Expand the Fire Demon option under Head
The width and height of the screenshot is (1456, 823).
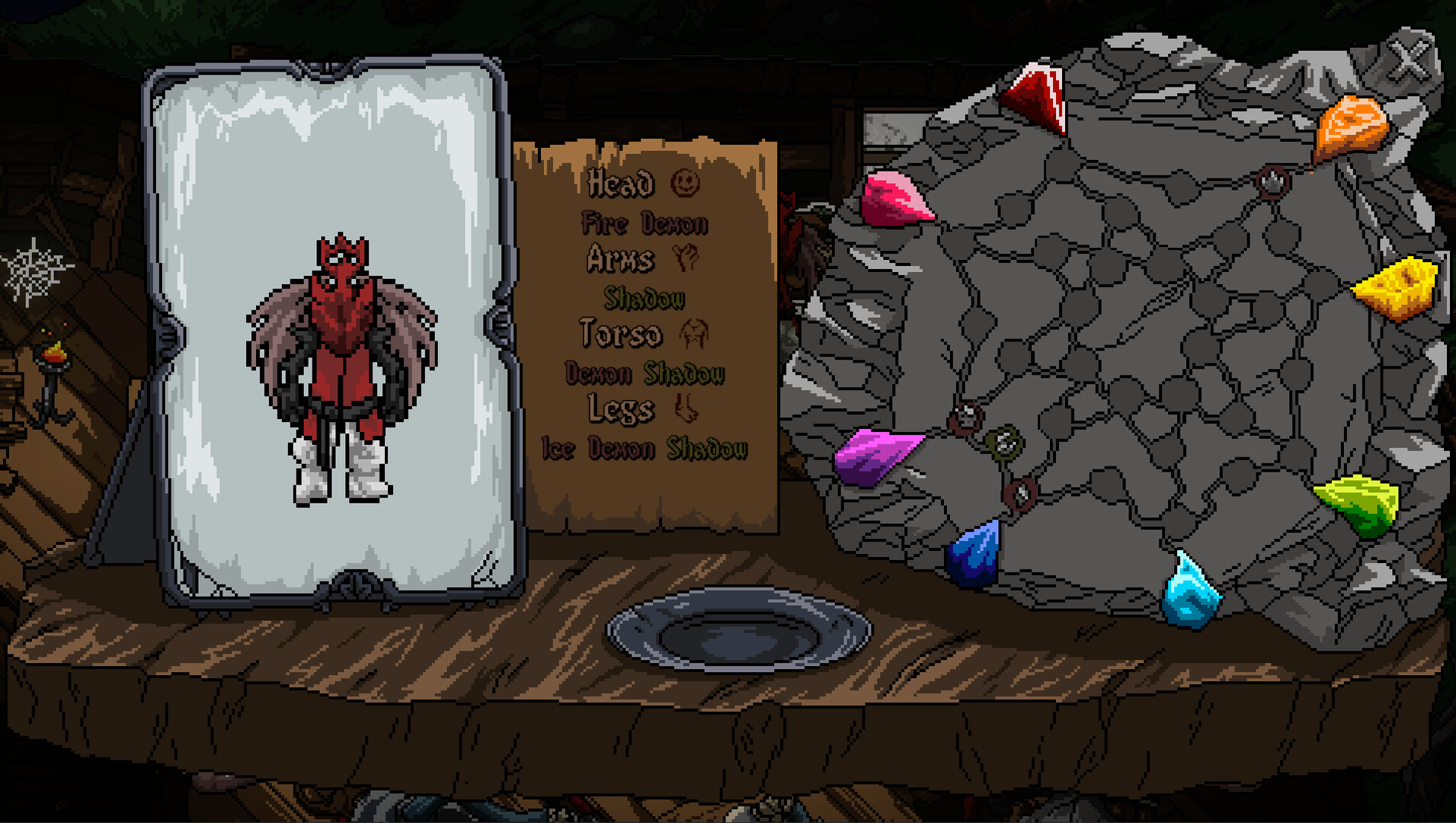coord(644,223)
